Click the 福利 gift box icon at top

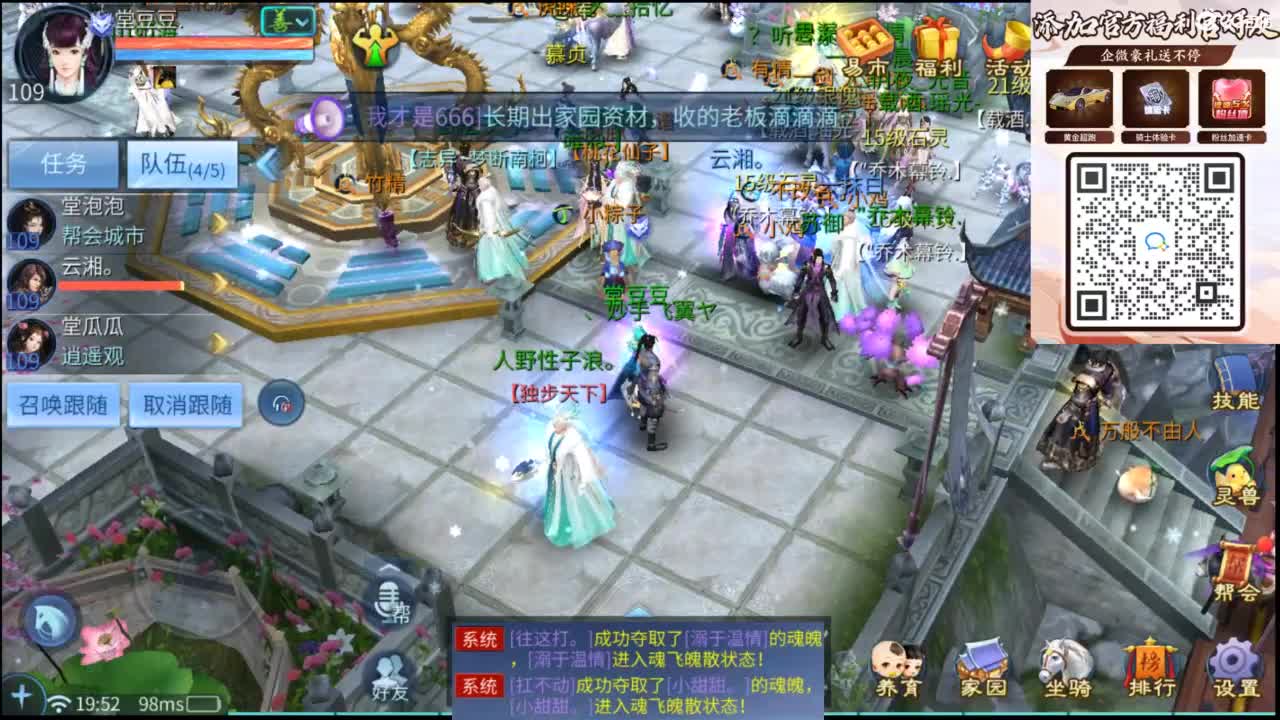[938, 40]
